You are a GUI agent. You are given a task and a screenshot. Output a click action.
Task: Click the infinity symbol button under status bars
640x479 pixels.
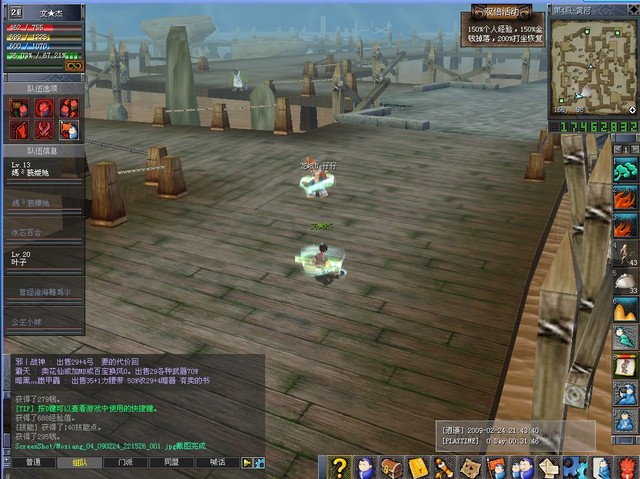pyautogui.click(x=72, y=66)
